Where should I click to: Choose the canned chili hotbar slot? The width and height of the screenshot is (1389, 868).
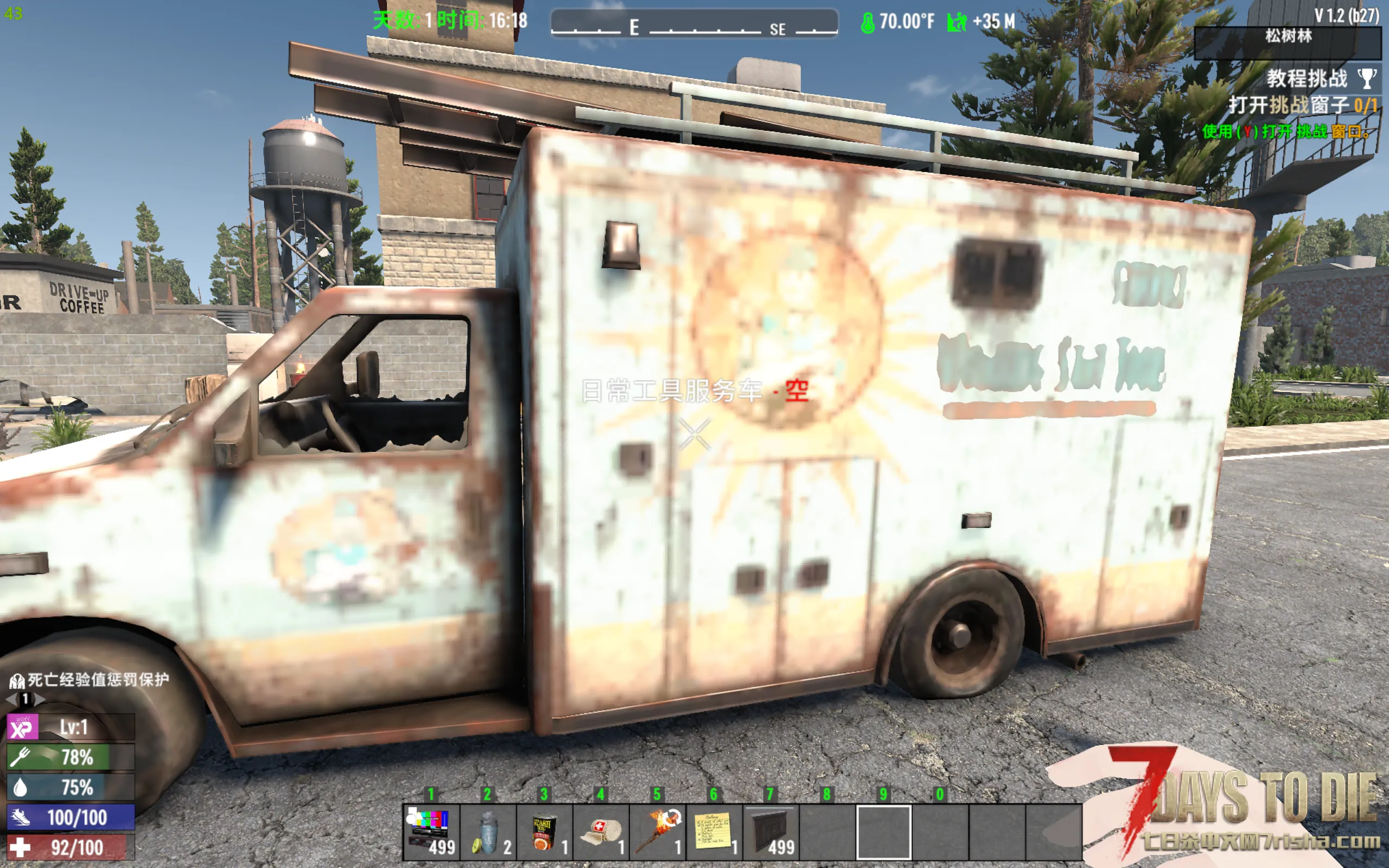(544, 832)
